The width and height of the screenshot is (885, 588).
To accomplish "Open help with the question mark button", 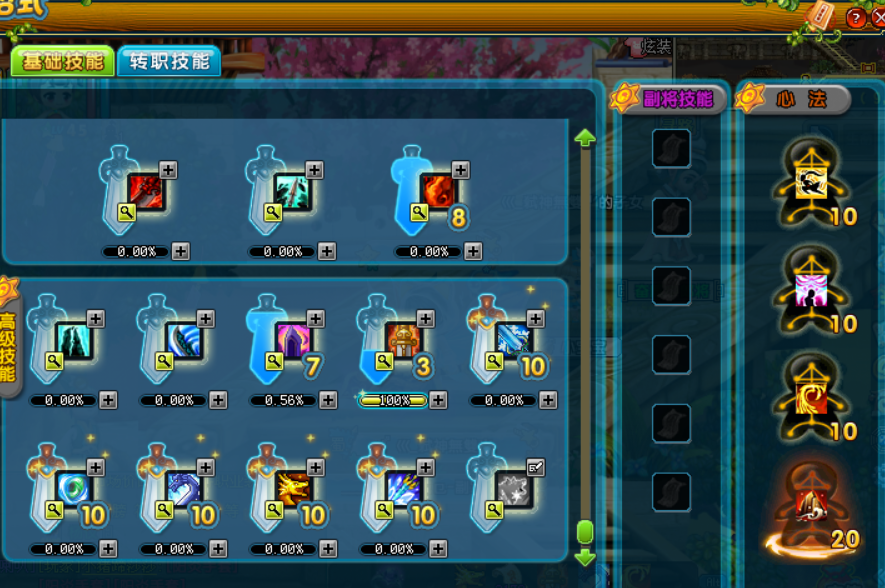I will tap(856, 18).
